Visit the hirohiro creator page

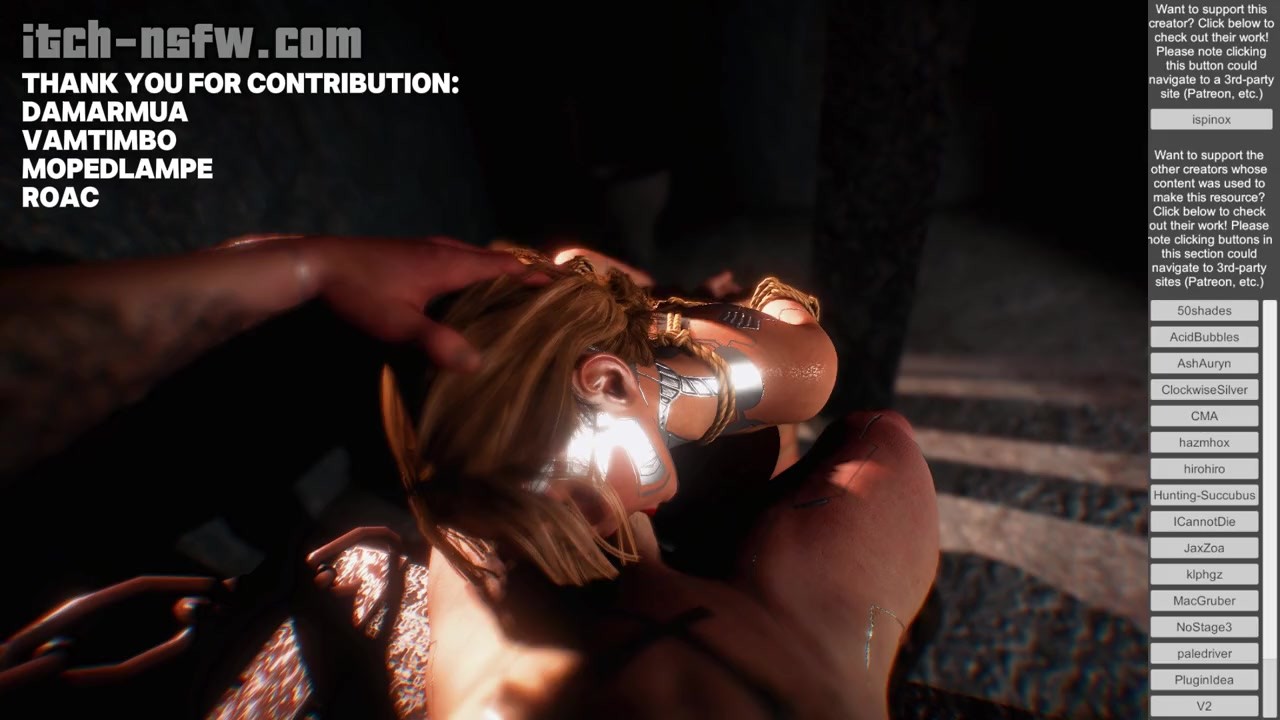pos(1204,469)
